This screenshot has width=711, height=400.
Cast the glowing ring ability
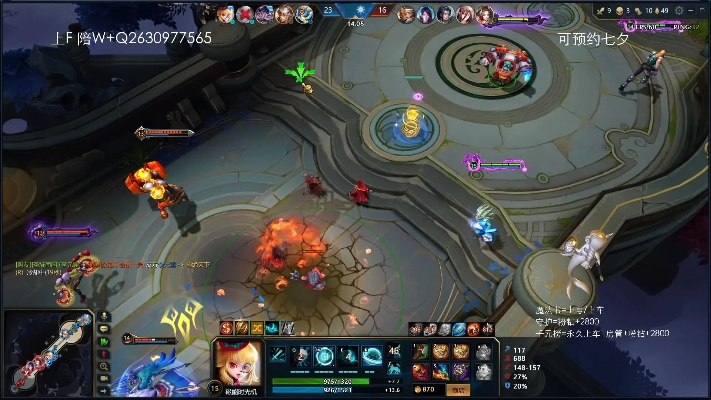pos(324,356)
